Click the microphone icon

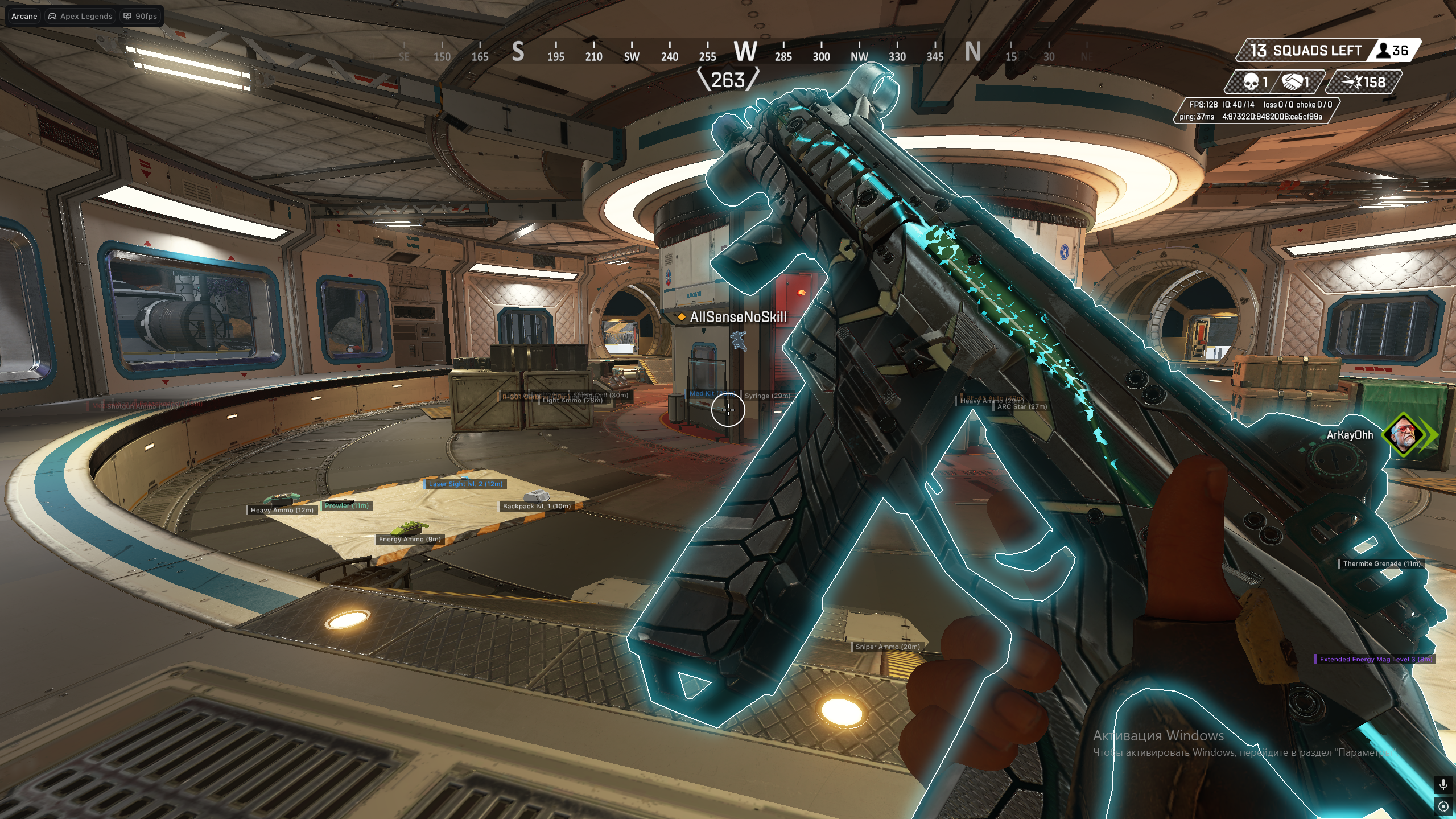coord(1443,785)
